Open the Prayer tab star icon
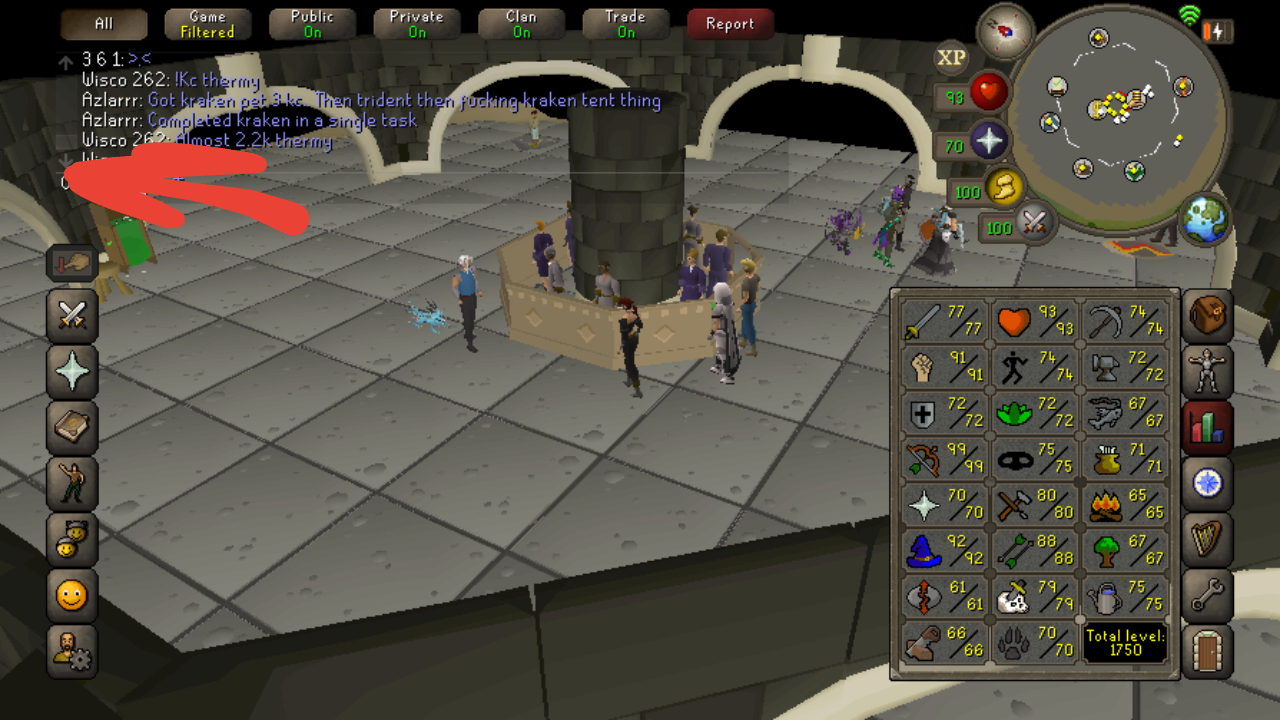 tap(71, 371)
